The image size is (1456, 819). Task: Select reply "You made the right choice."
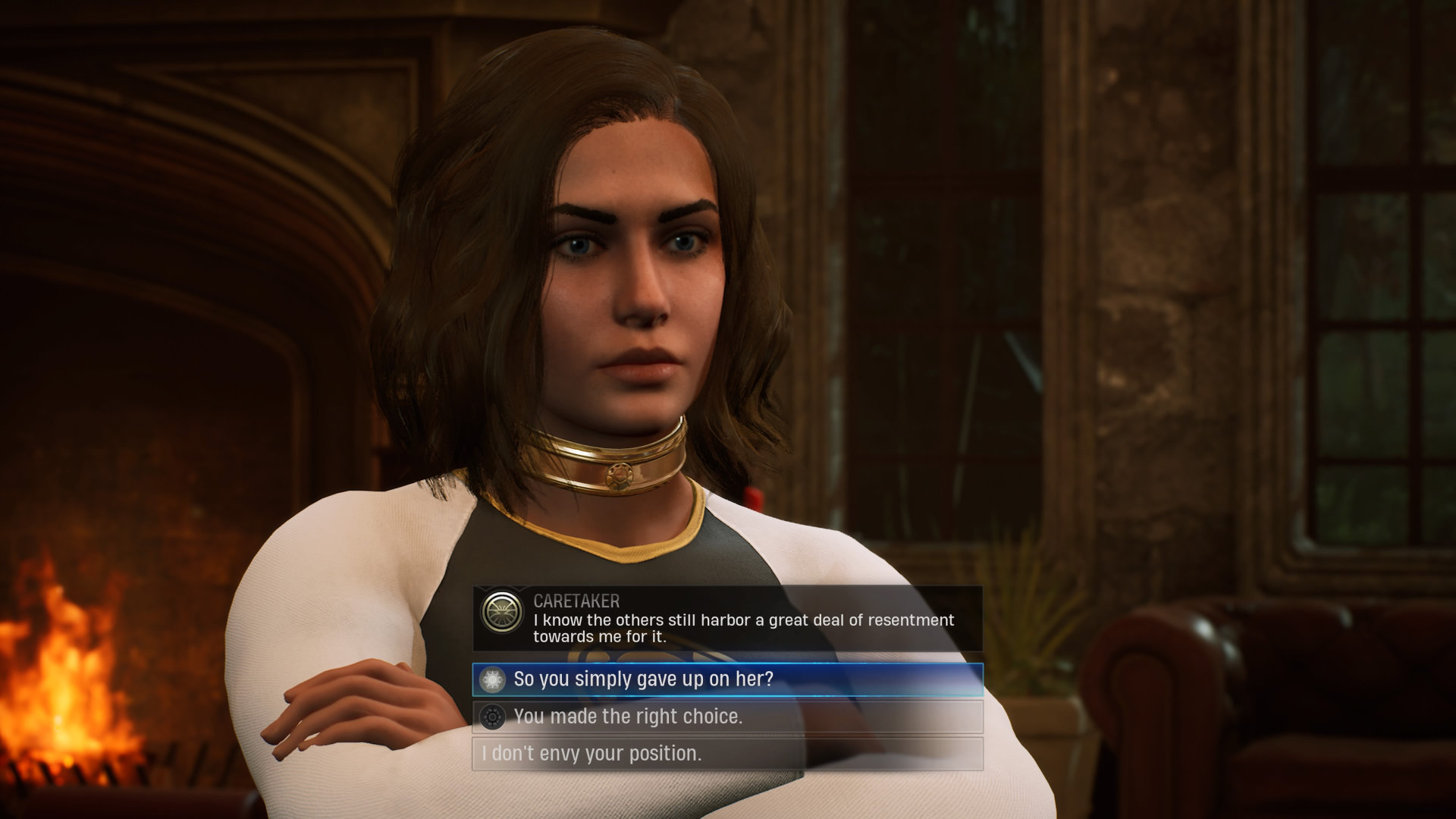(x=726, y=717)
